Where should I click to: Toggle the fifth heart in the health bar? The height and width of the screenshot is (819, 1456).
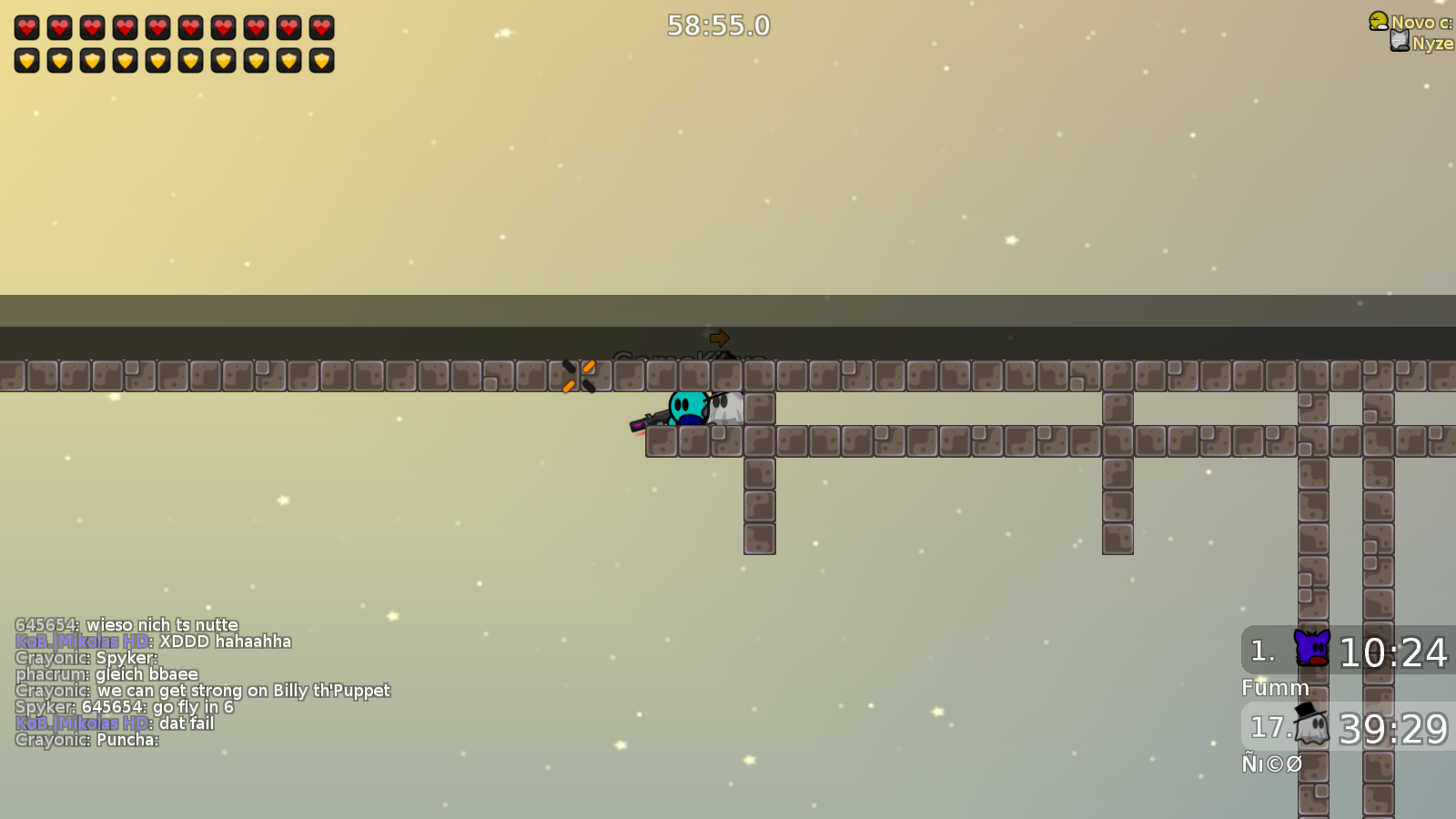(x=158, y=26)
